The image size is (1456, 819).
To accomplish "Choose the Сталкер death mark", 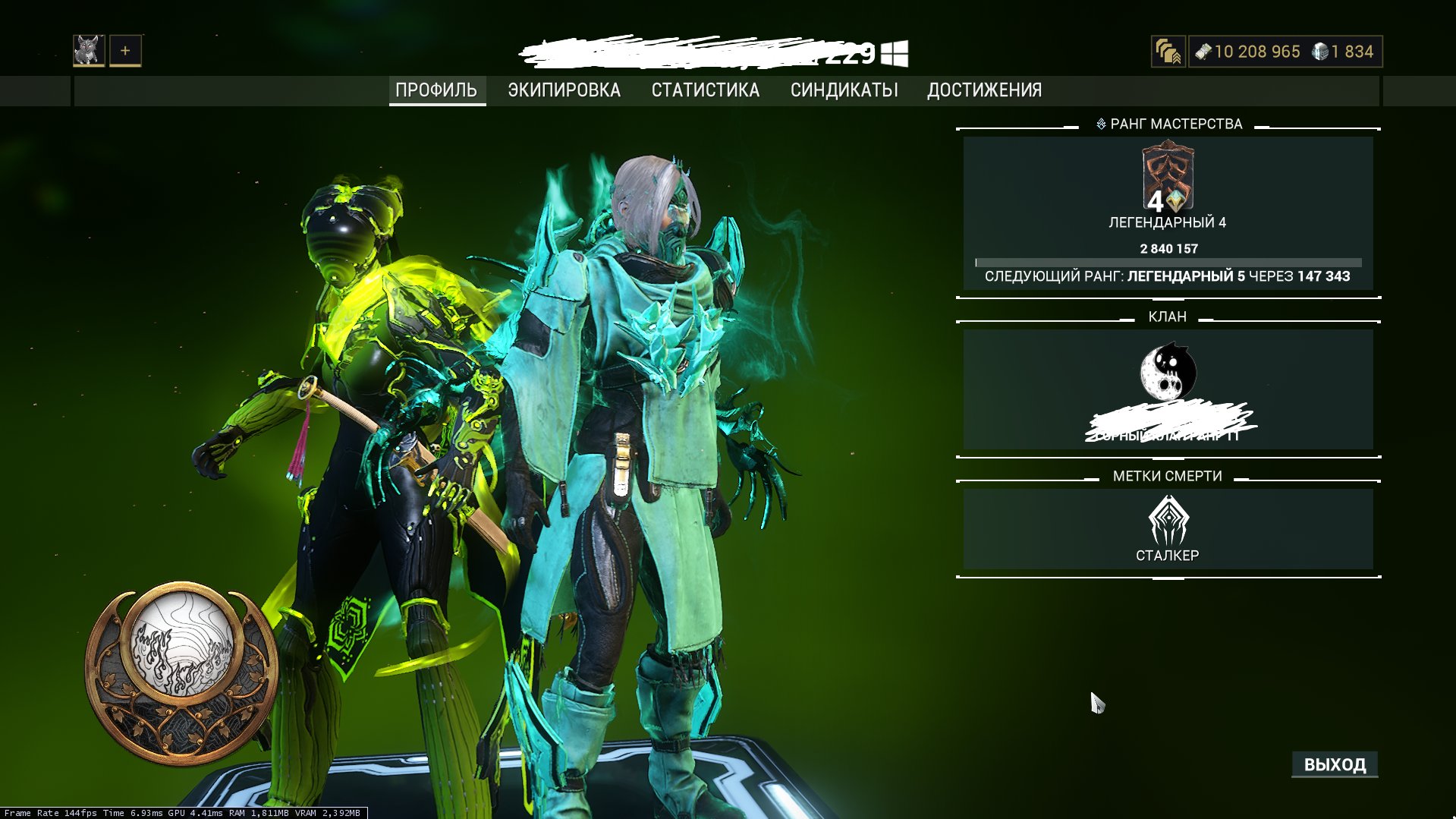I will [1168, 529].
